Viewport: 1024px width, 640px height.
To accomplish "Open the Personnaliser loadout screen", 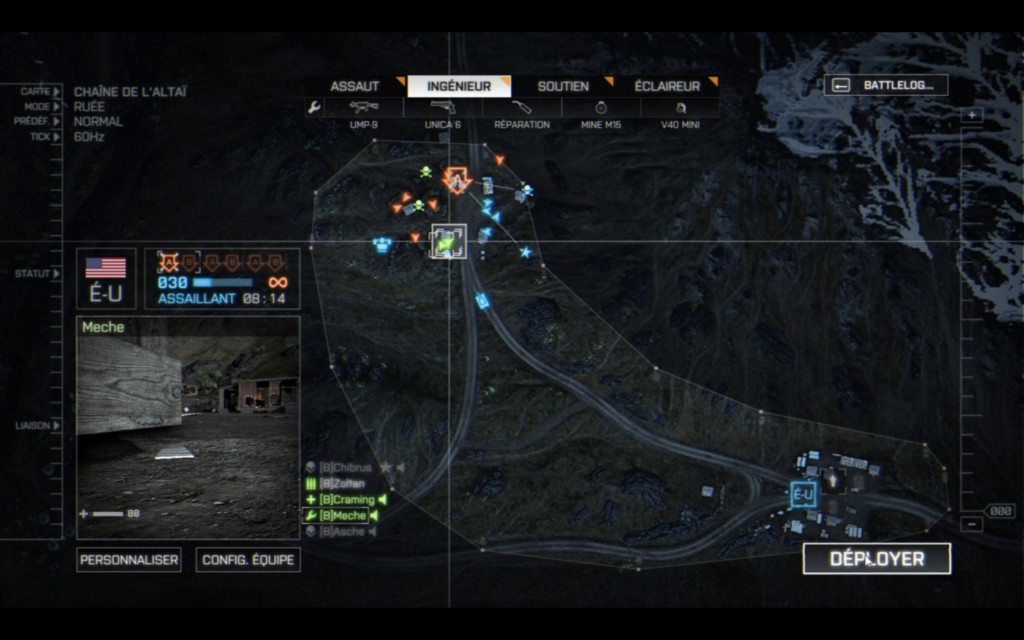I will (x=129, y=560).
